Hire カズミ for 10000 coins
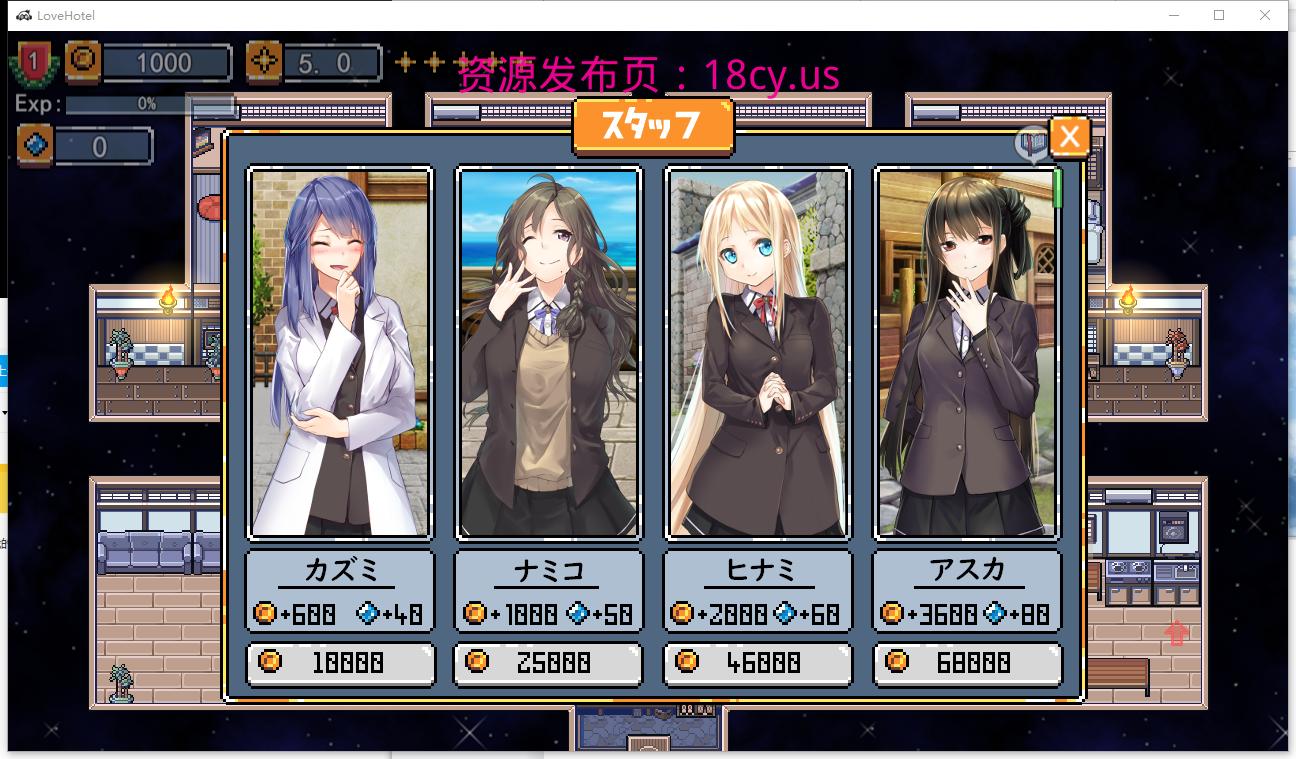 (340, 663)
